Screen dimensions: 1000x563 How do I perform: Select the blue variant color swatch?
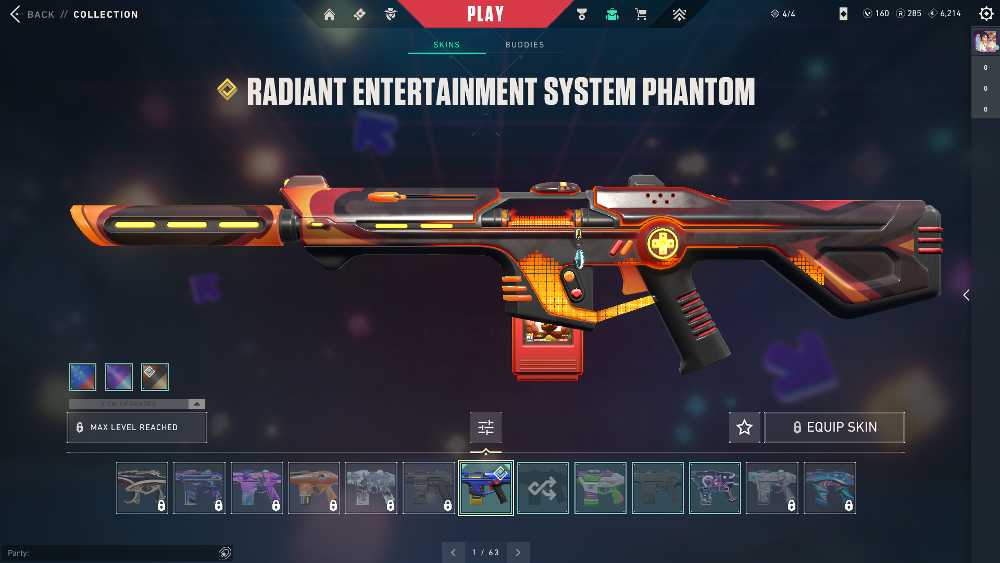(83, 376)
